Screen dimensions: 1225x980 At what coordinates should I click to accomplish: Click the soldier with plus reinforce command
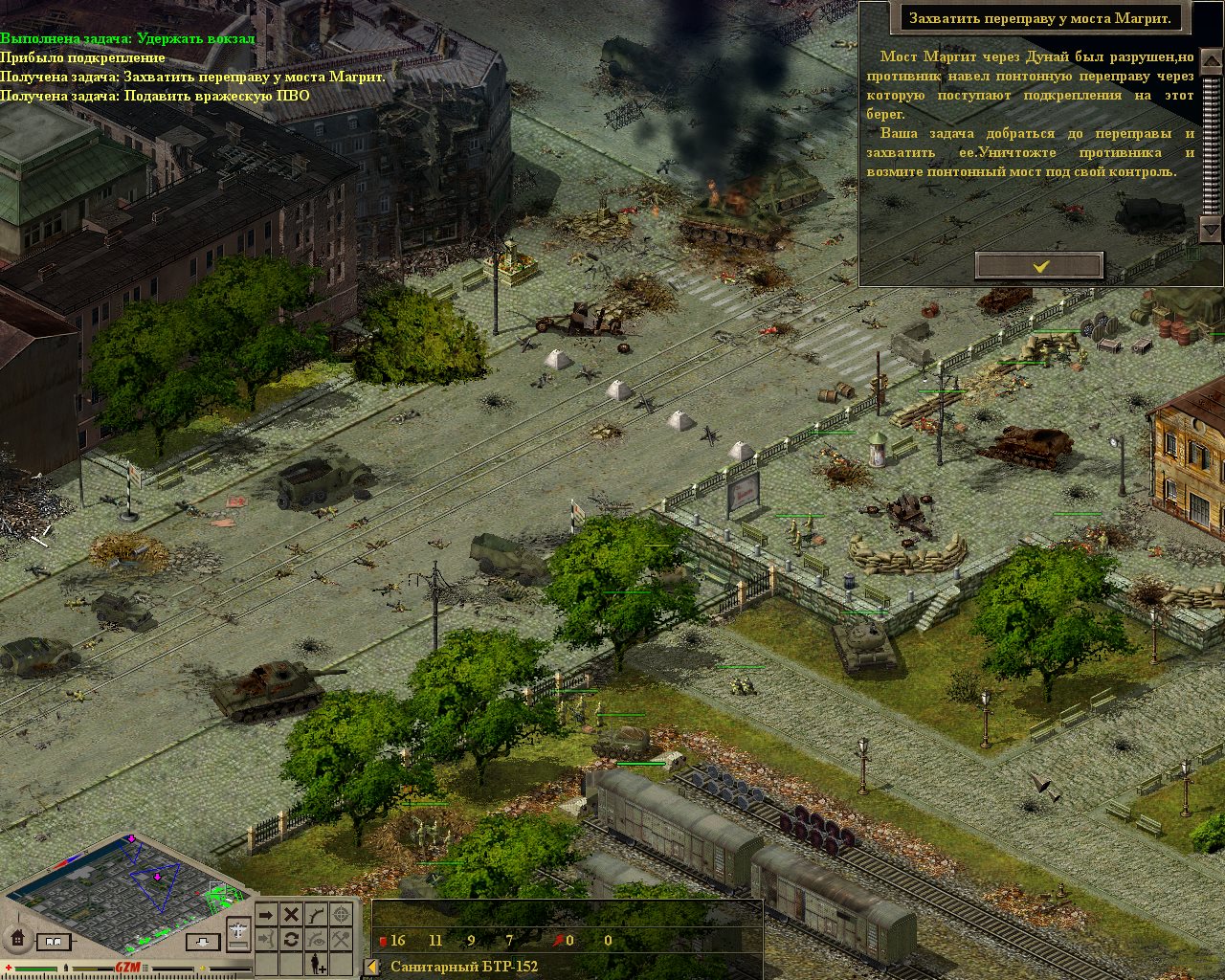(316, 965)
